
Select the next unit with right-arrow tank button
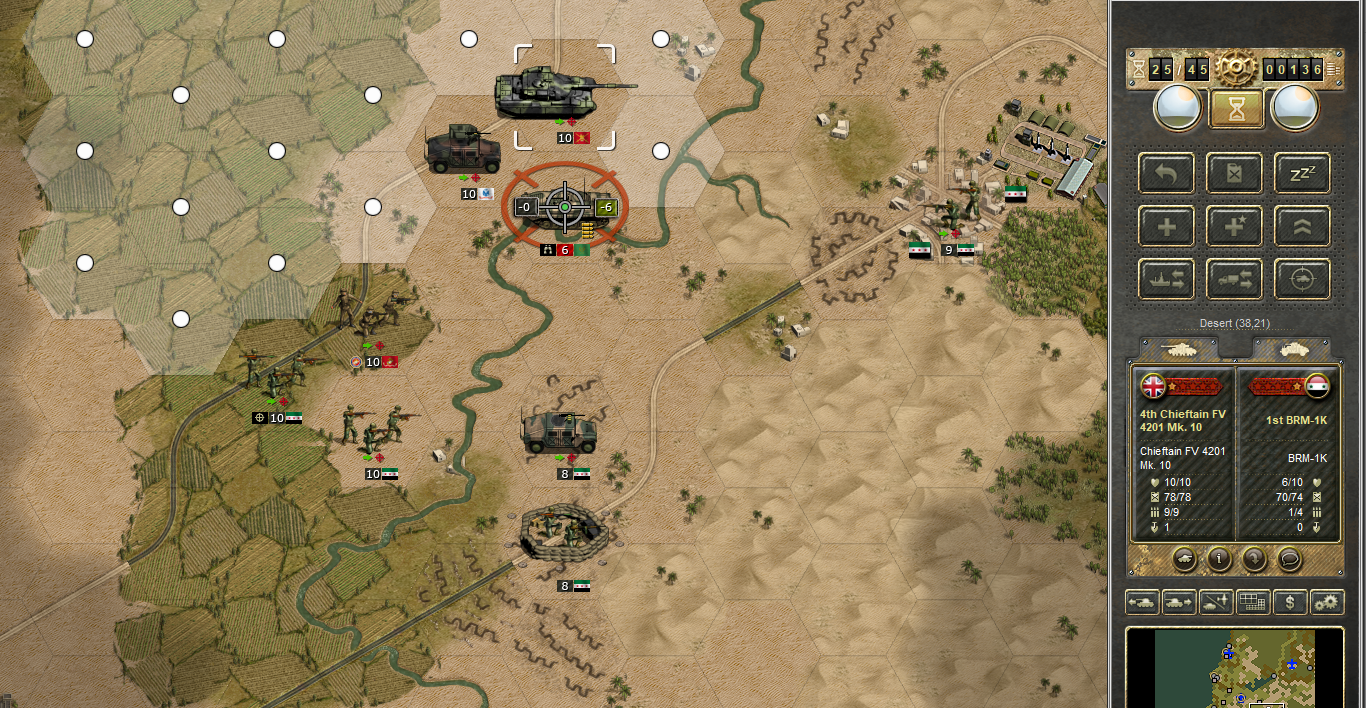tap(1179, 602)
